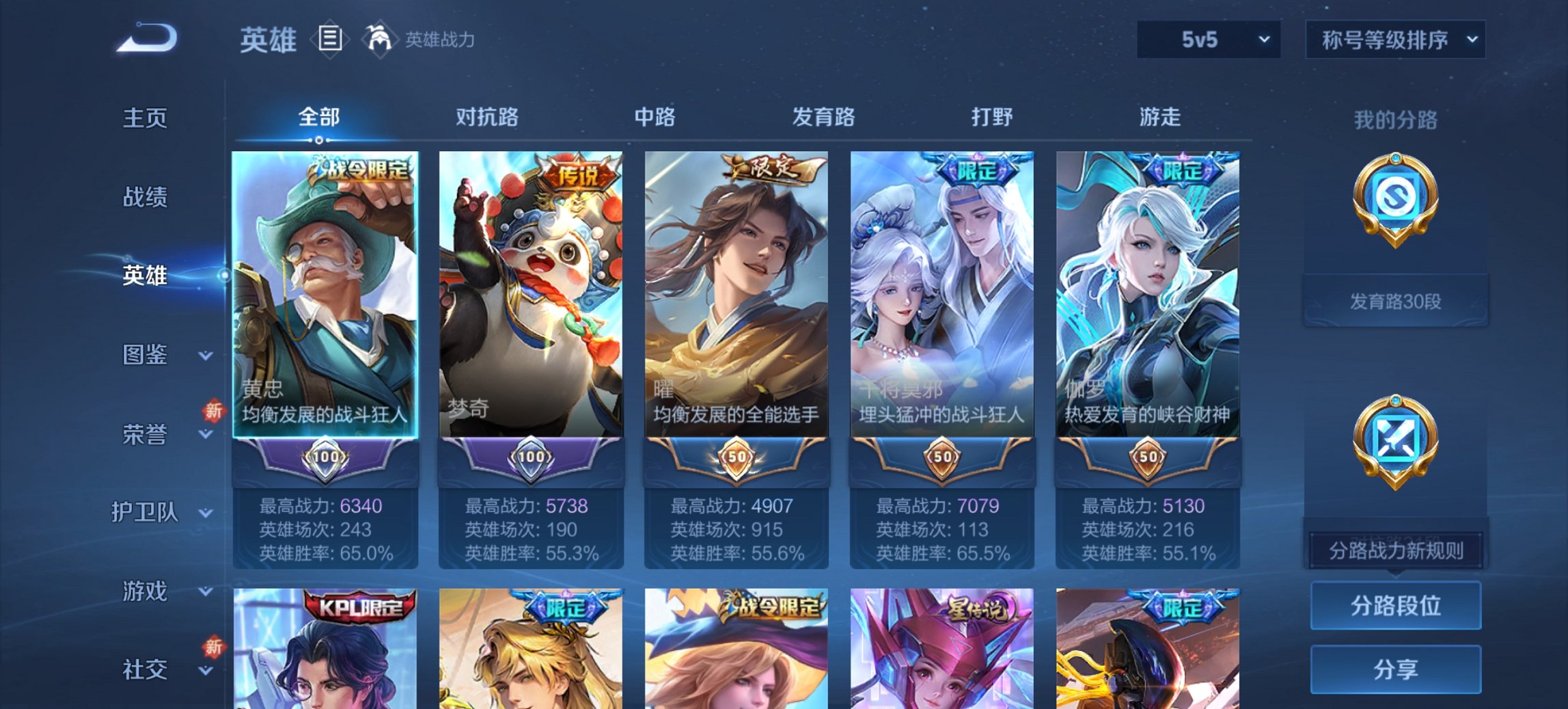Expand the 图鉴 sidebar menu
Viewport: 1568px width, 709px height.
pyautogui.click(x=146, y=356)
